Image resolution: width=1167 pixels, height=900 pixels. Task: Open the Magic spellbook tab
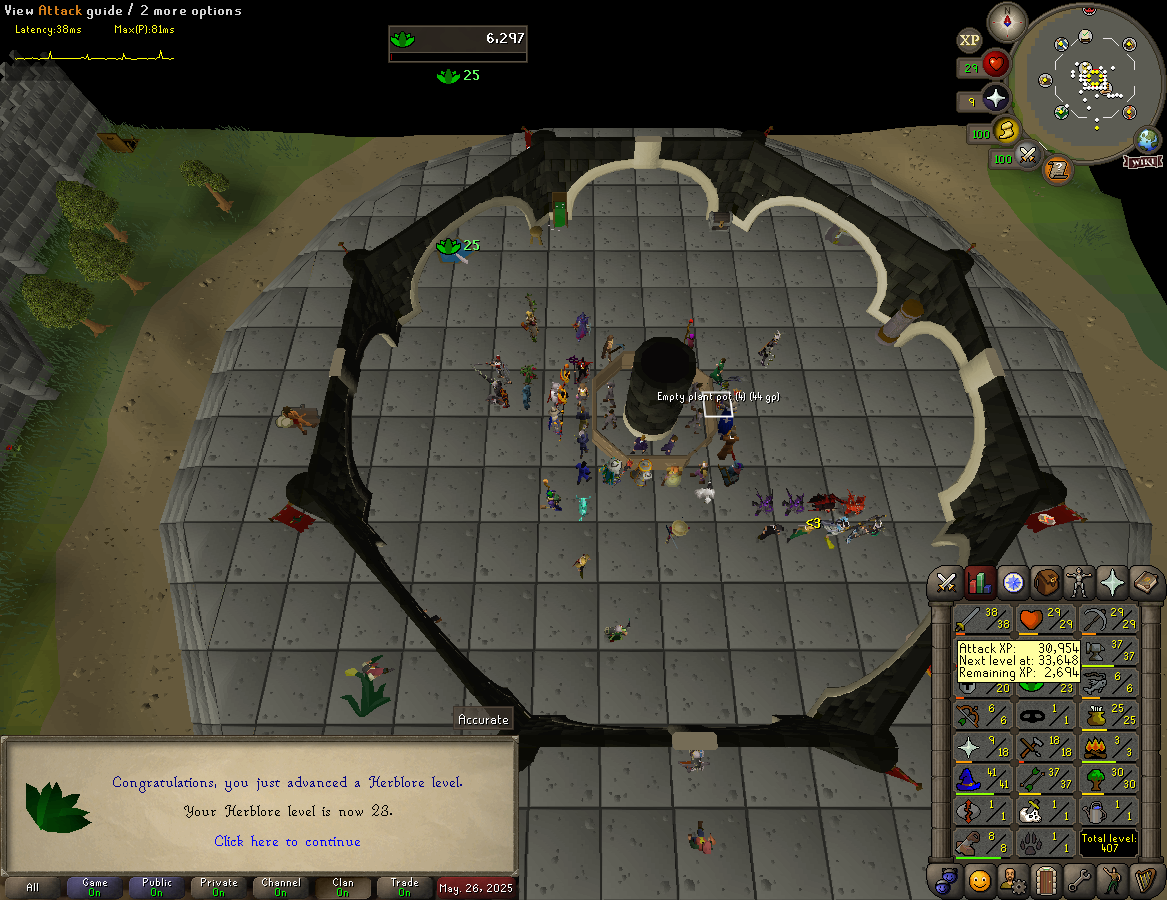(1145, 582)
